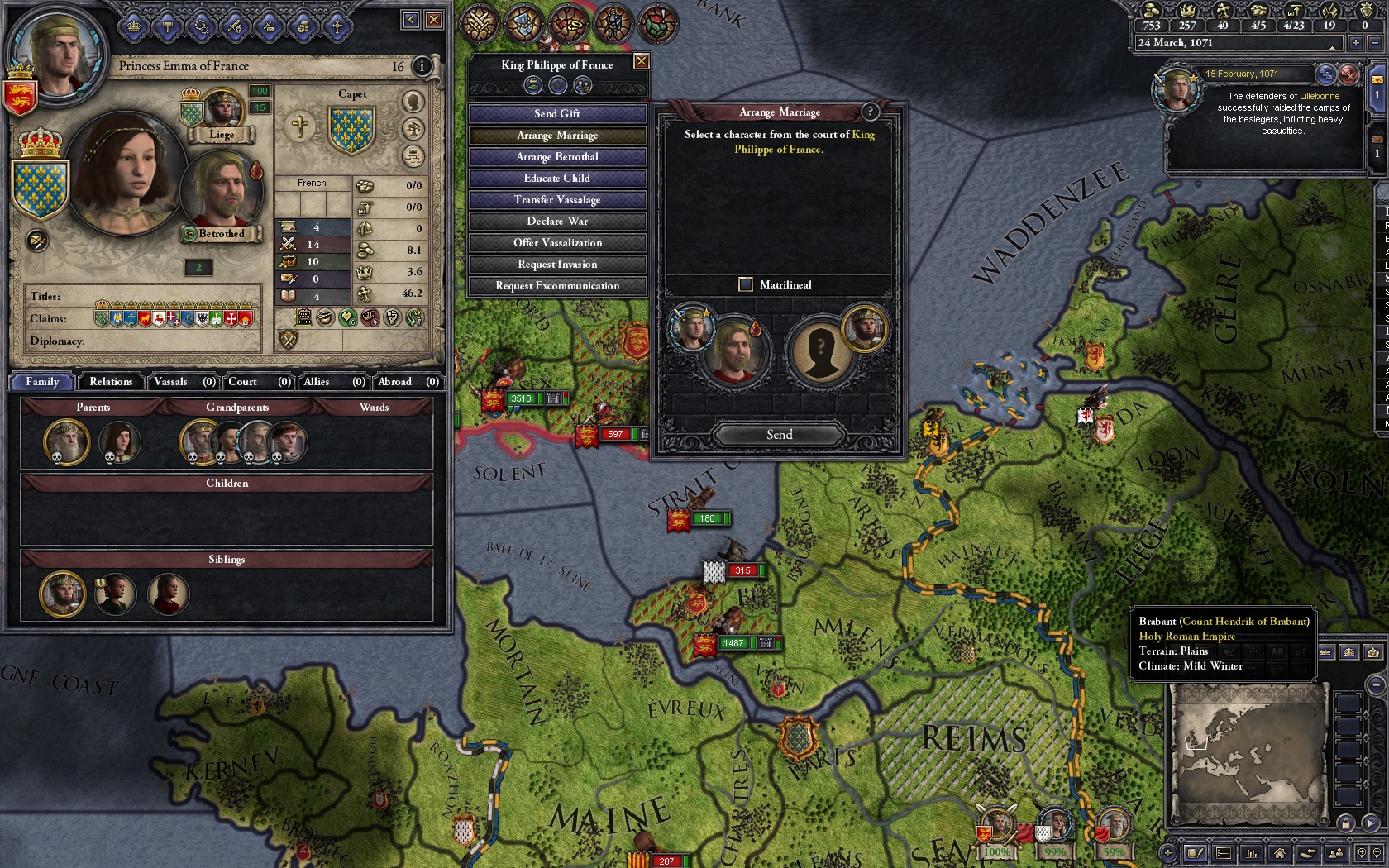This screenshot has width=1389, height=868.
Task: Select Arrange Betrothal option
Action: click(x=557, y=157)
